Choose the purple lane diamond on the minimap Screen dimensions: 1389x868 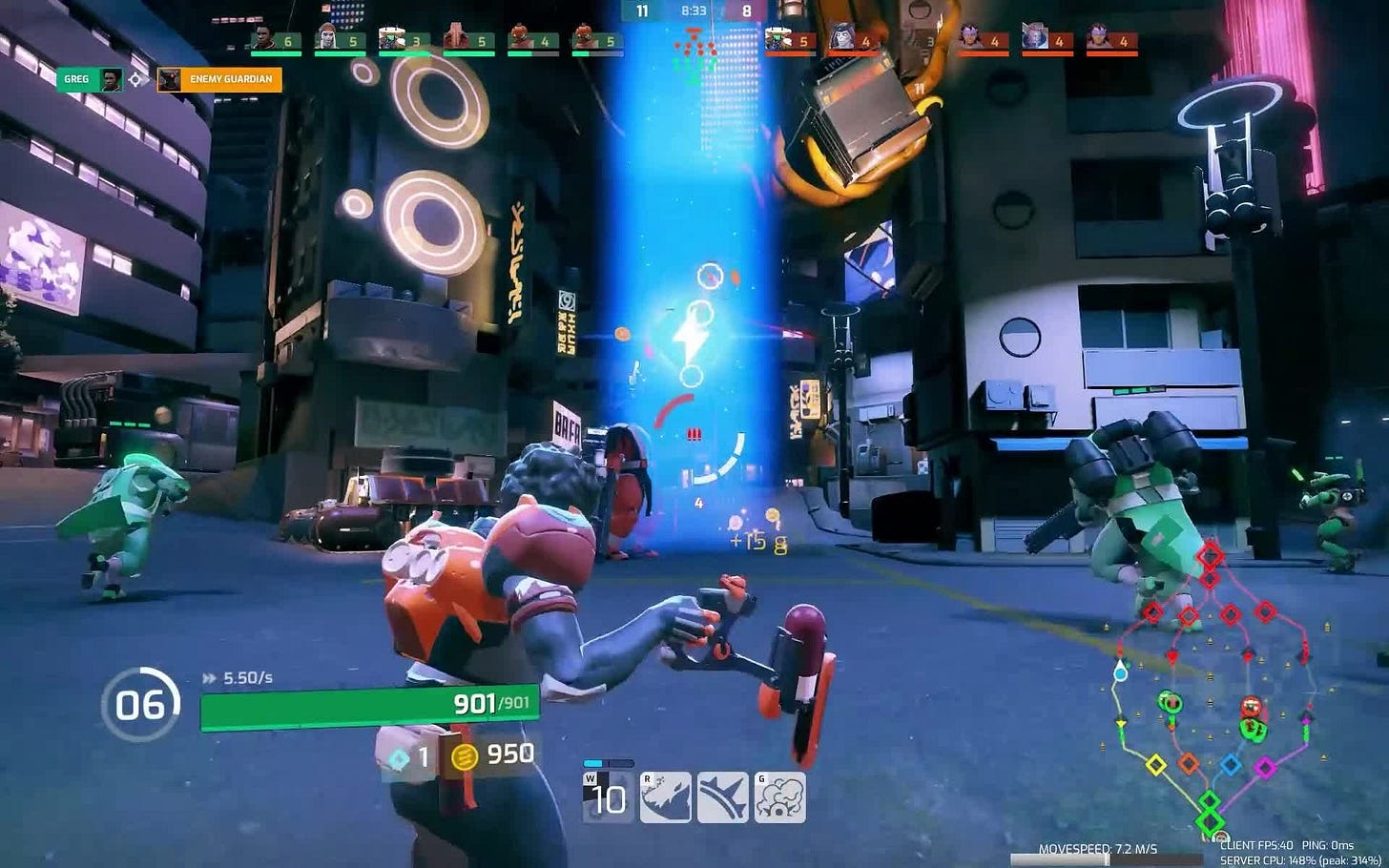tap(1265, 765)
